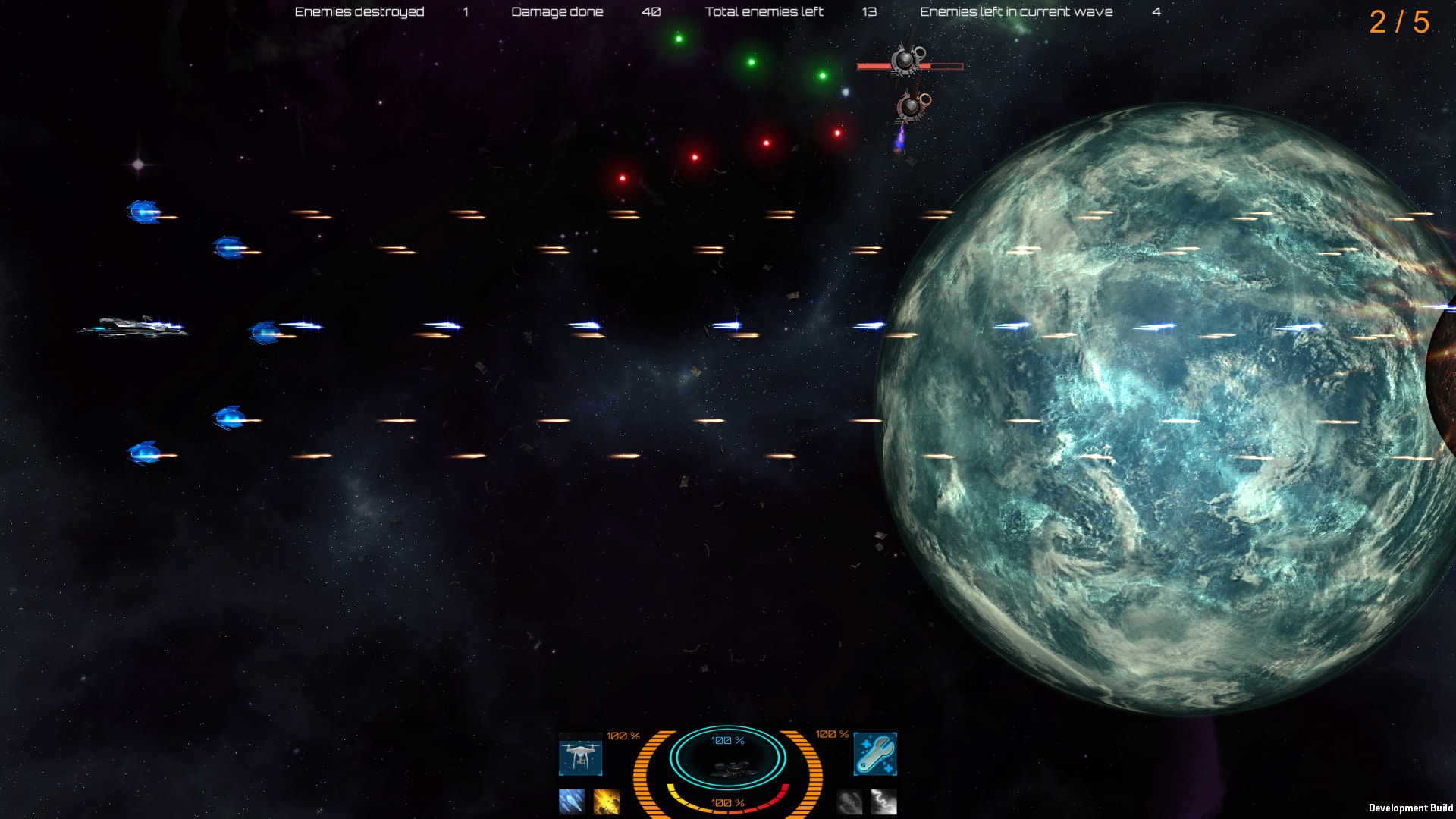The height and width of the screenshot is (819, 1456).
Task: Select the blue missile weapon icon
Action: 572,800
